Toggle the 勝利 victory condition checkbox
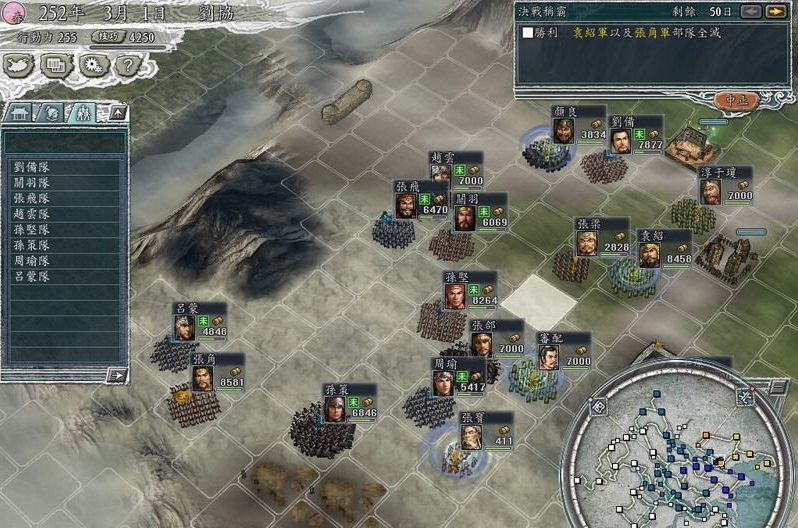This screenshot has width=798, height=528. (528, 33)
